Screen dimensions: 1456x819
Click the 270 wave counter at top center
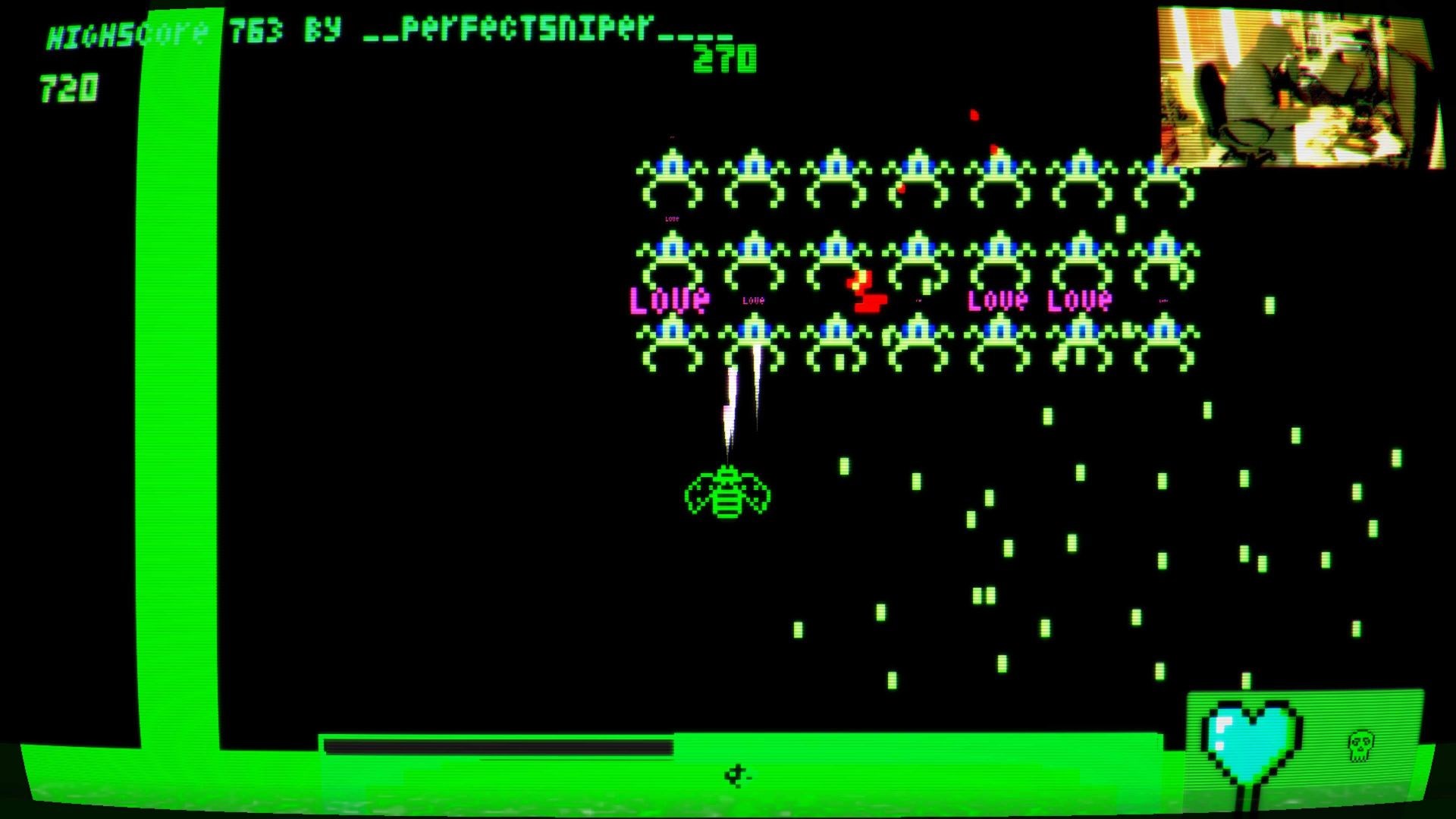pyautogui.click(x=724, y=59)
